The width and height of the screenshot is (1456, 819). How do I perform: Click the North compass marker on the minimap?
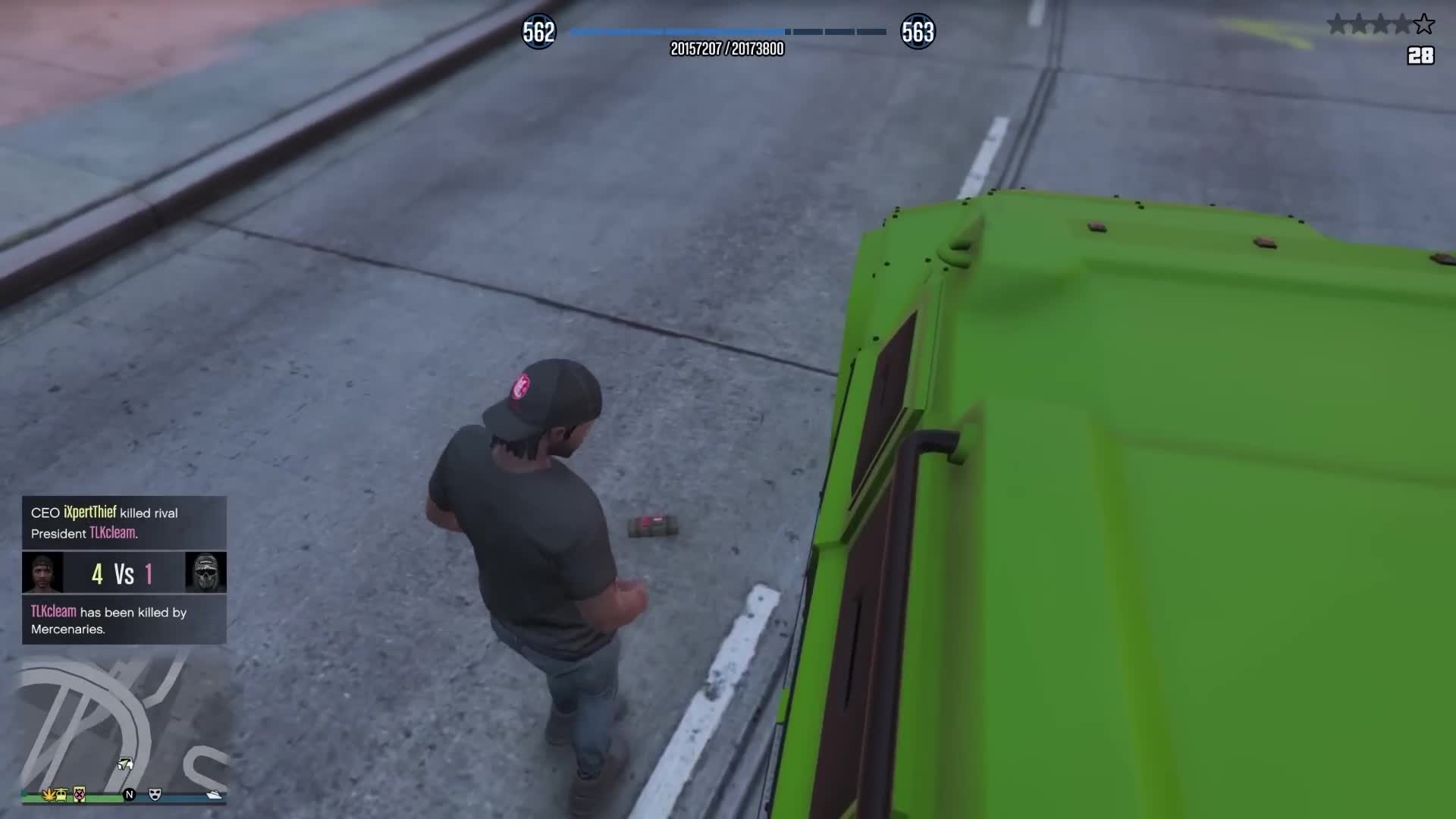tap(130, 795)
